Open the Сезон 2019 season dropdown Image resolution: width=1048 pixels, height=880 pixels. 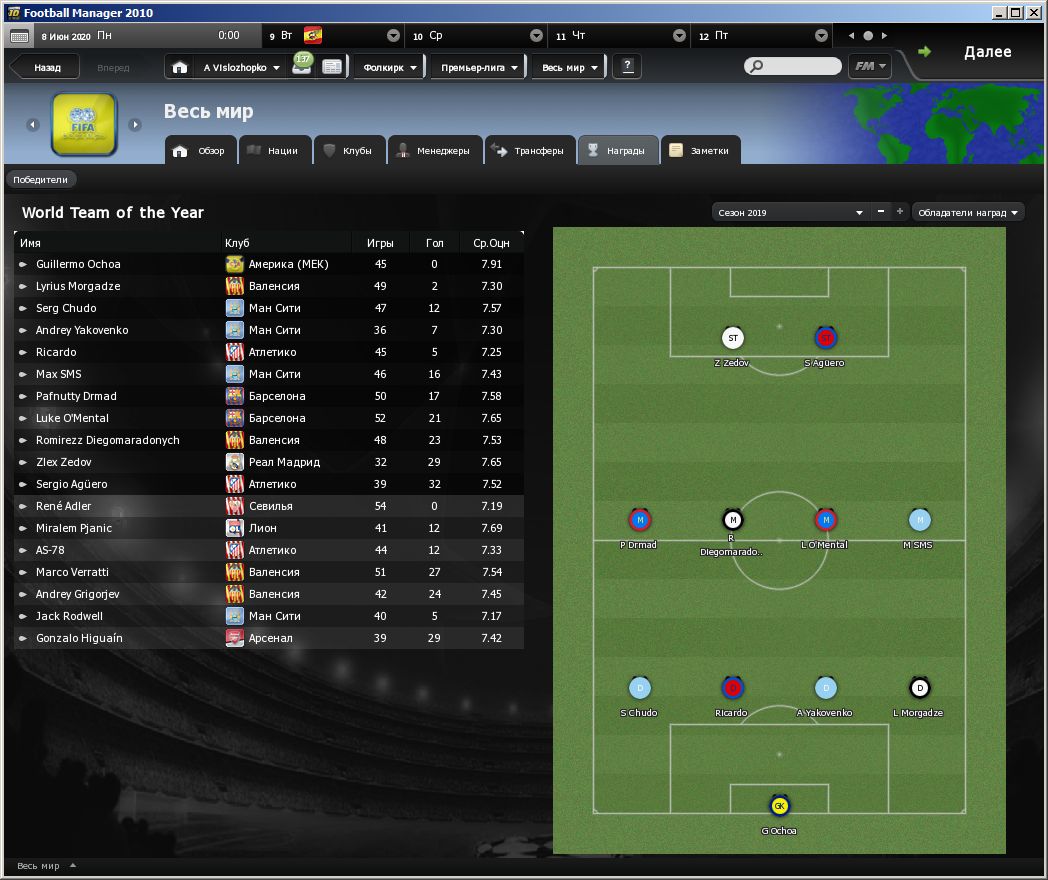789,212
